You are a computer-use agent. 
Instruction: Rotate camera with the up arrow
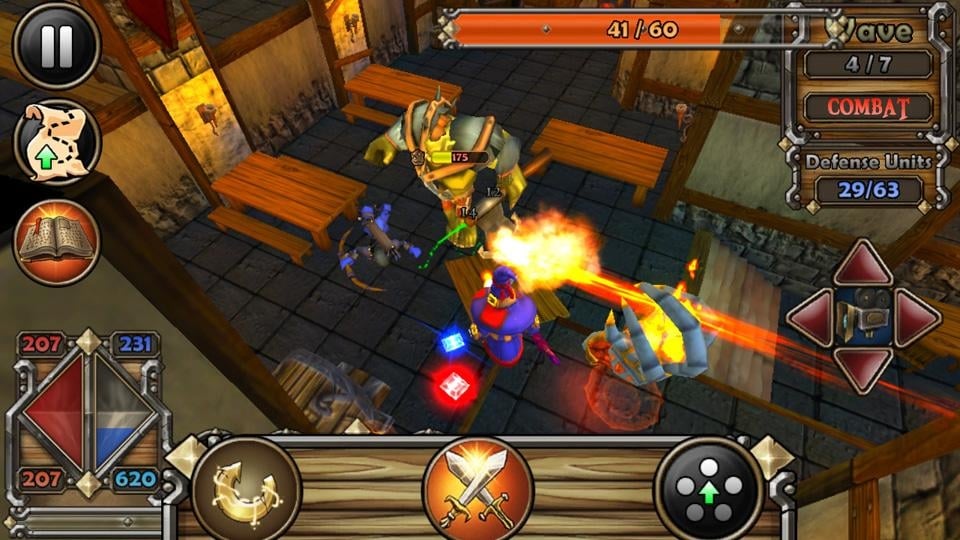tap(863, 265)
